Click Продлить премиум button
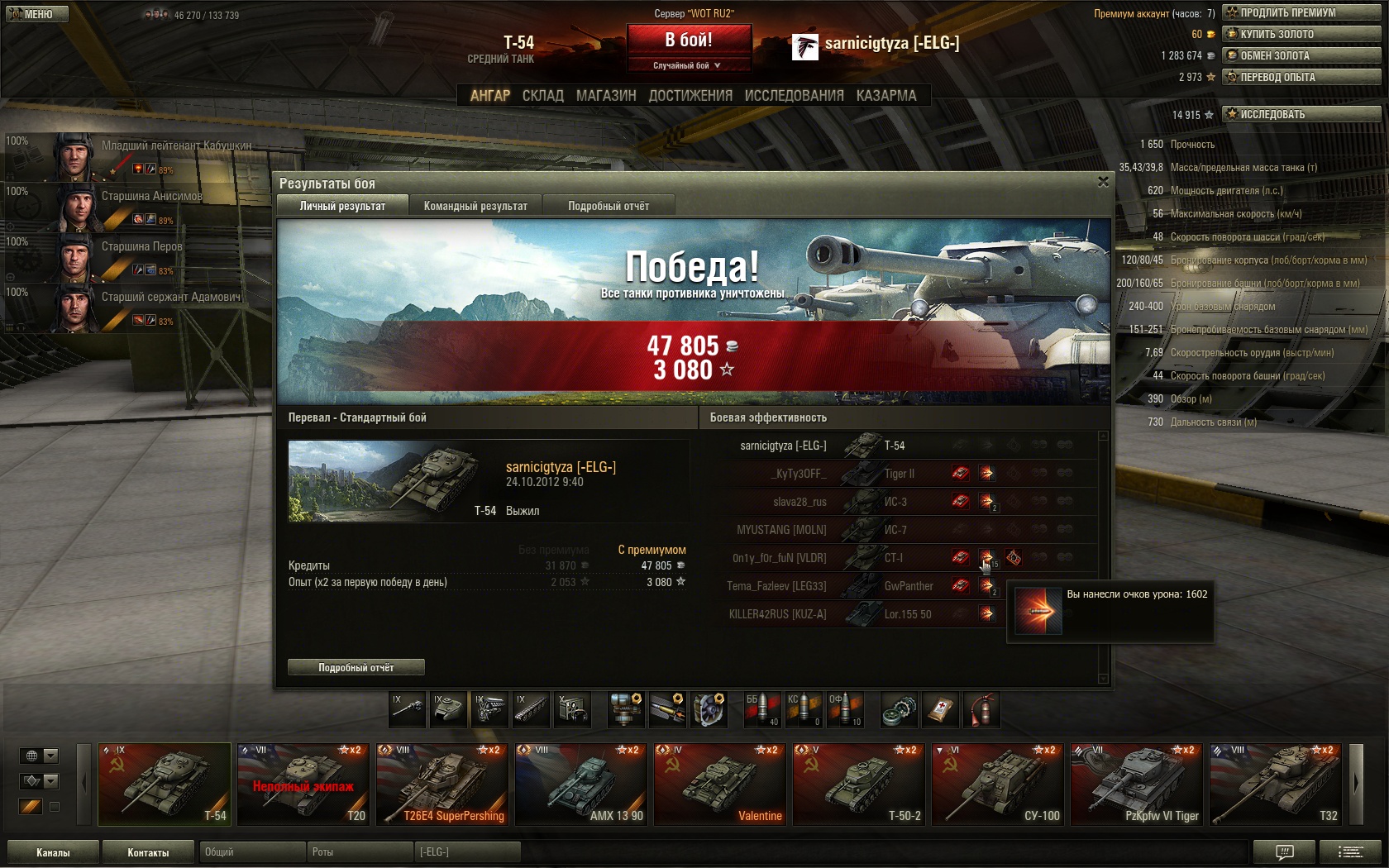Image resolution: width=1389 pixels, height=868 pixels. [x=1301, y=12]
